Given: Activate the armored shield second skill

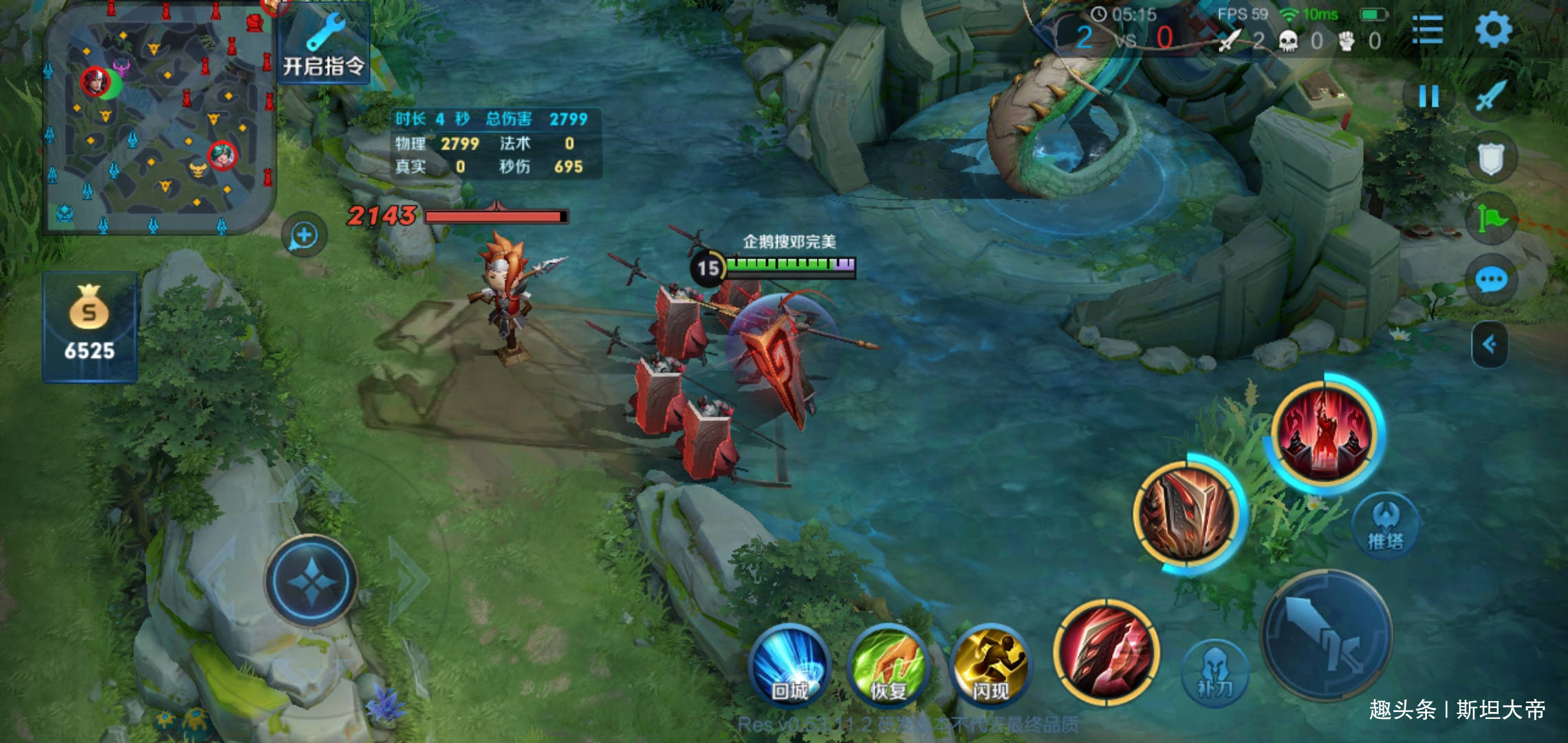Looking at the screenshot, I should tap(1188, 513).
